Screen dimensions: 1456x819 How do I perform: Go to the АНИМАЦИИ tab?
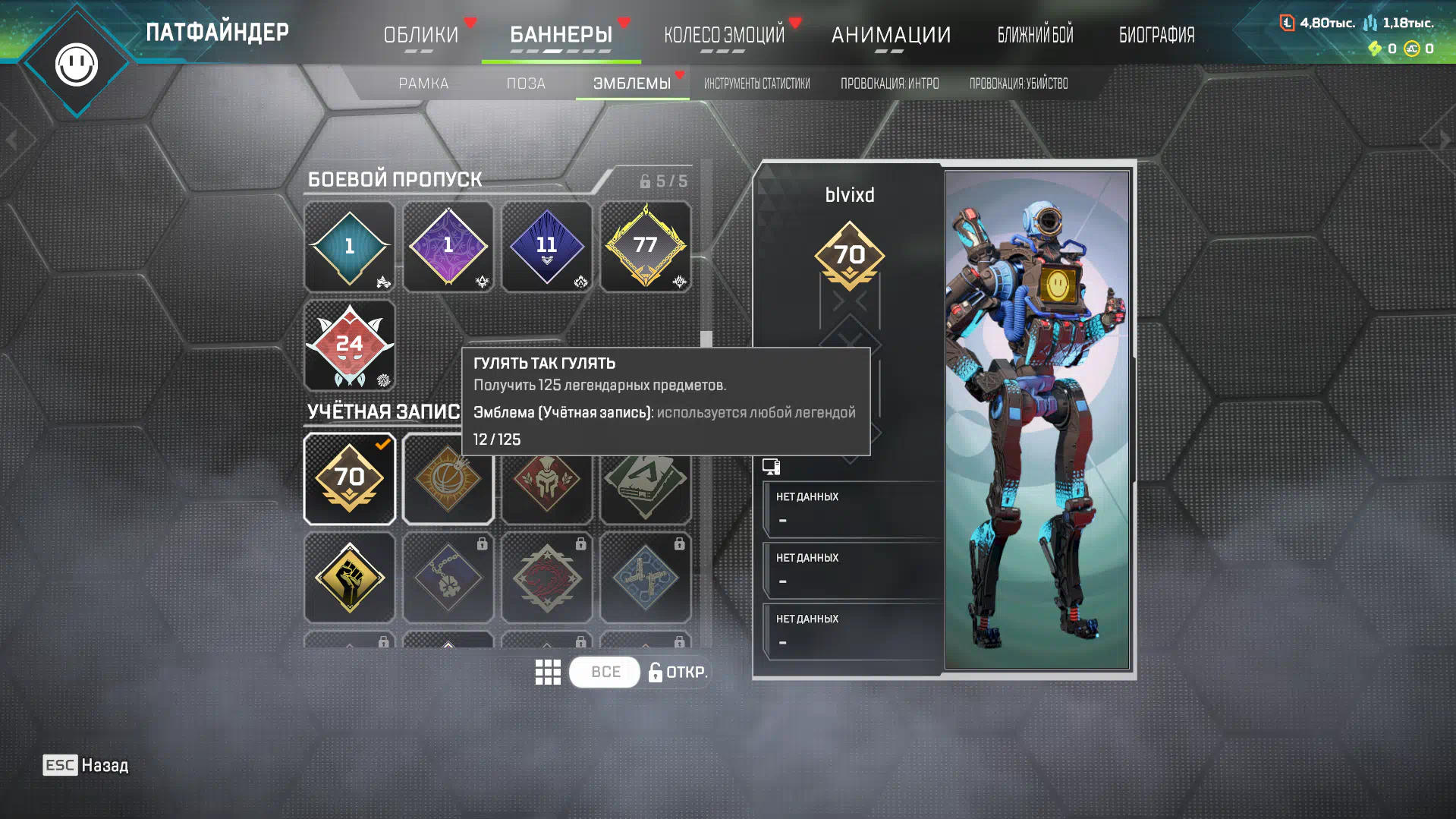pos(891,35)
